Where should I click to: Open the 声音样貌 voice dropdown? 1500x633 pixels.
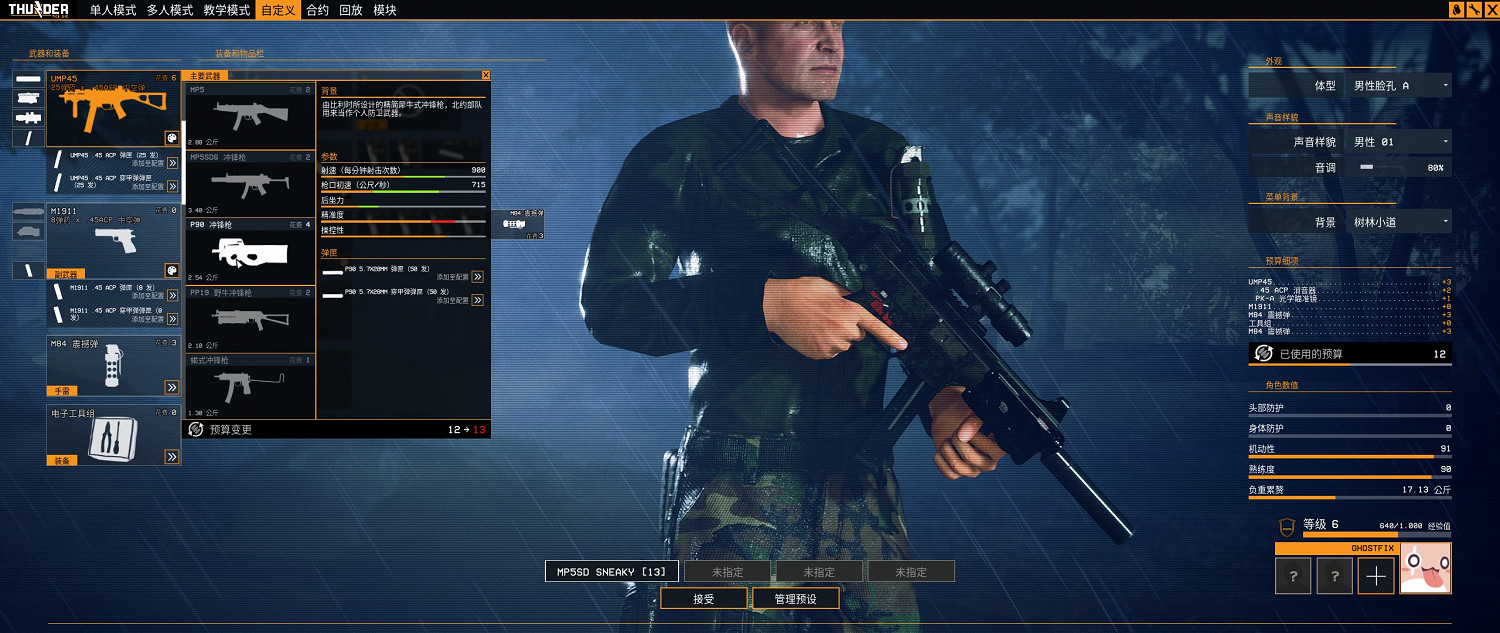coord(1398,142)
